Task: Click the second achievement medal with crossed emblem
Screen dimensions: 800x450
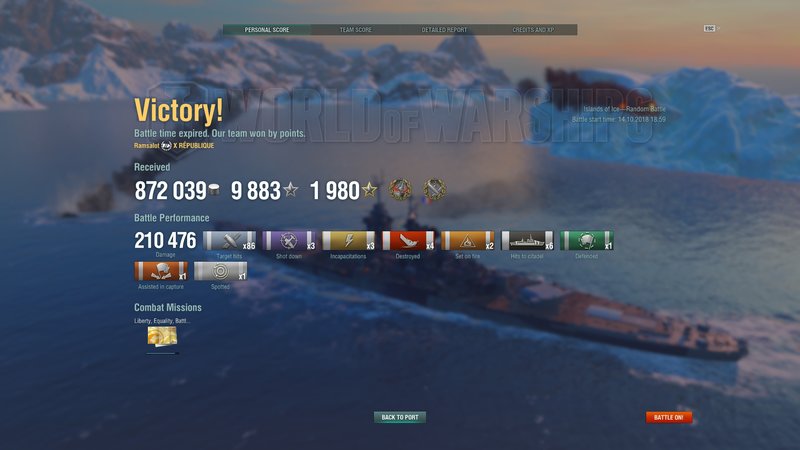Action: pos(433,190)
